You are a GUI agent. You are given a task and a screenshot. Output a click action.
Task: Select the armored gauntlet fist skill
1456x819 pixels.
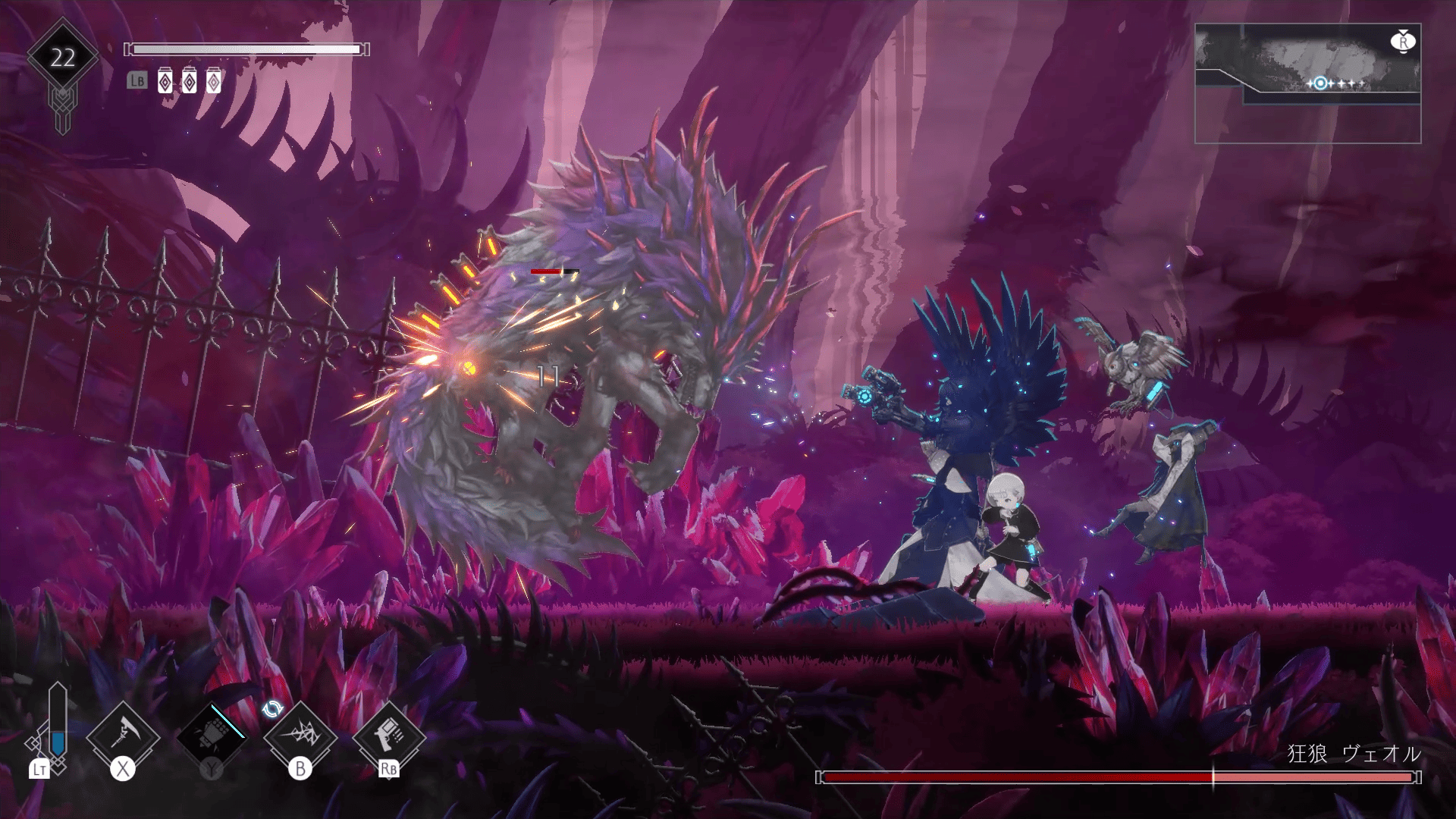point(212,736)
